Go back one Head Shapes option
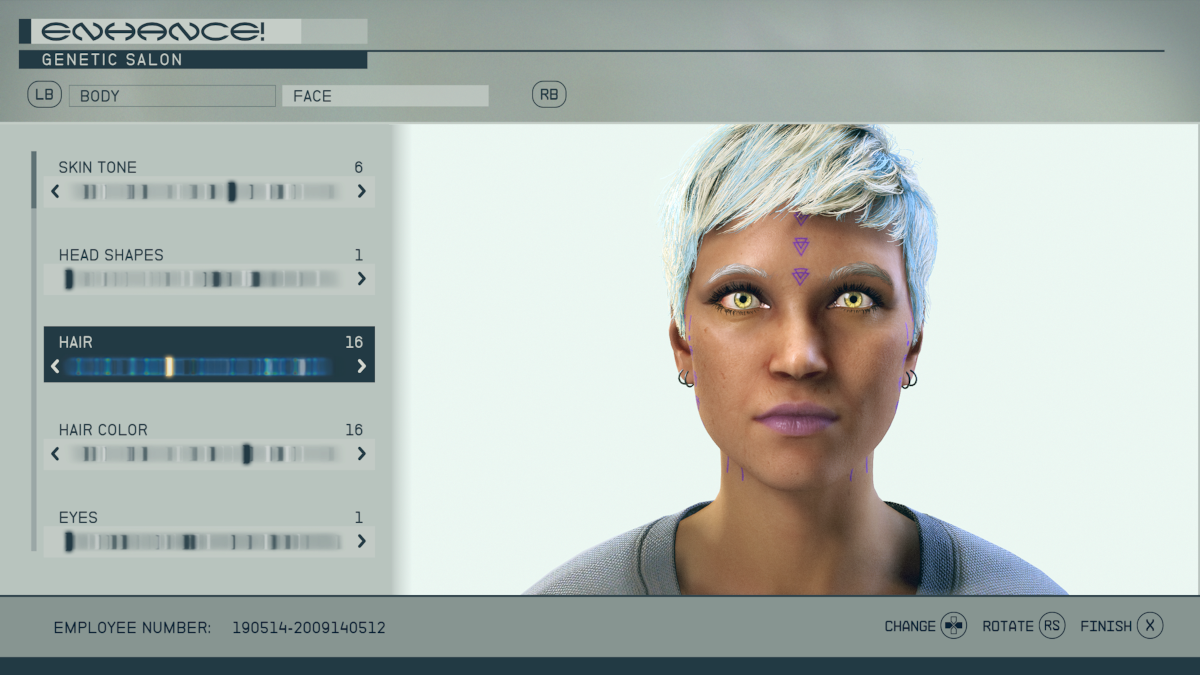Image resolution: width=1200 pixels, height=675 pixels. point(55,279)
